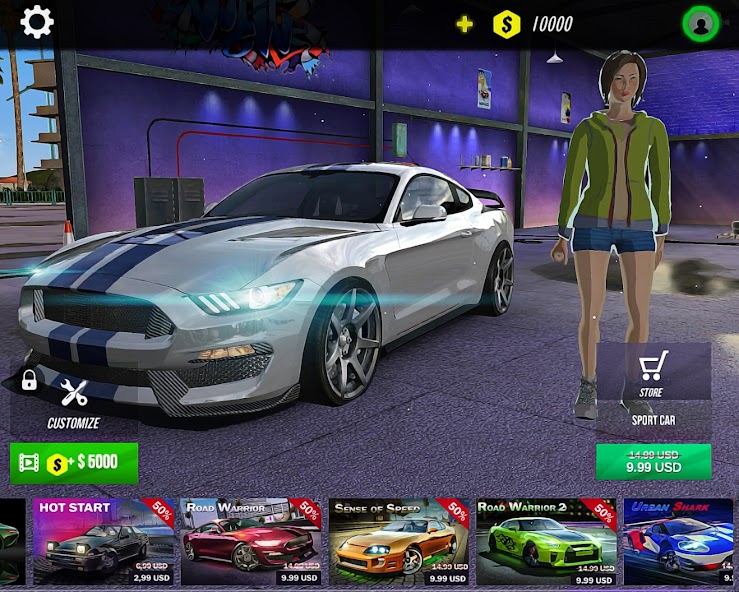Open the settings gear menu
739x592 pixels.
[37, 22]
